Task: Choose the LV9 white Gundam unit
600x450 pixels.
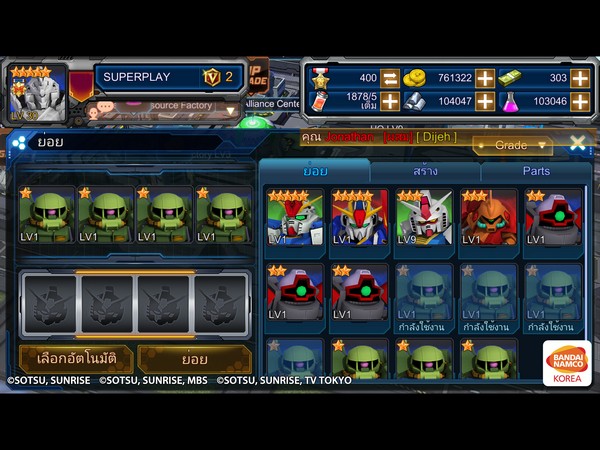Action: (x=424, y=217)
